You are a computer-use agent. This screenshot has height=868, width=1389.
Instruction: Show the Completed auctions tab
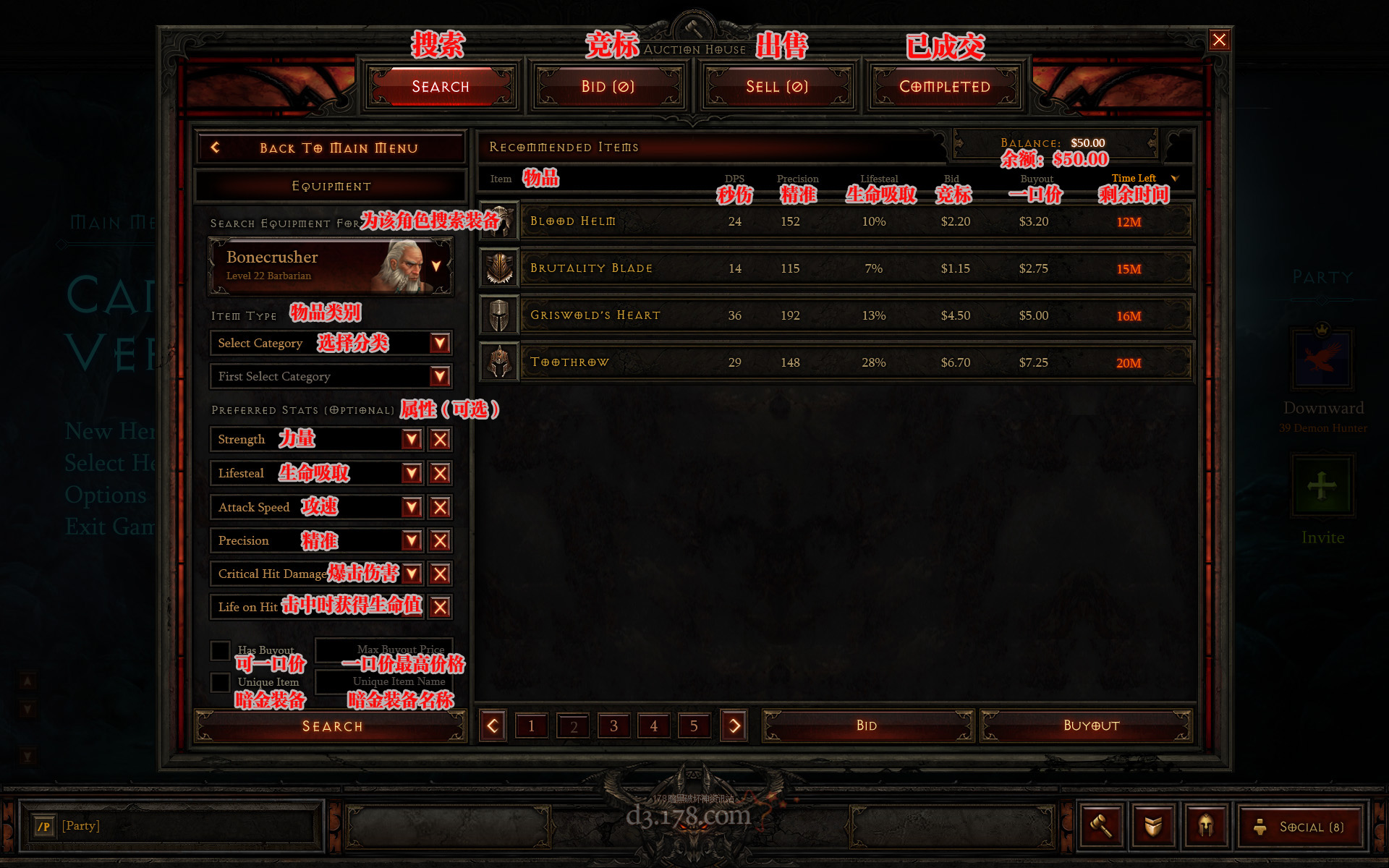[x=945, y=87]
